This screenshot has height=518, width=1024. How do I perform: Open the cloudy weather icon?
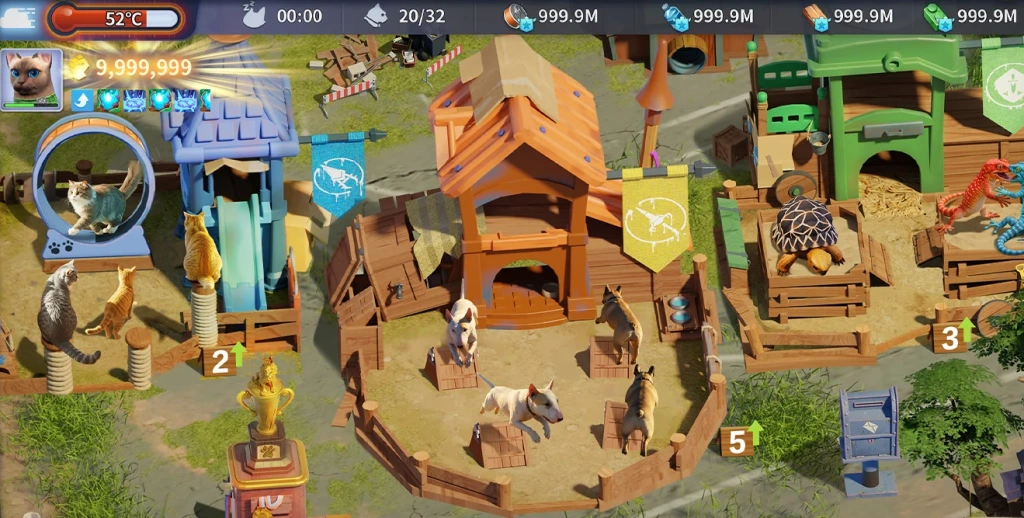tap(18, 18)
